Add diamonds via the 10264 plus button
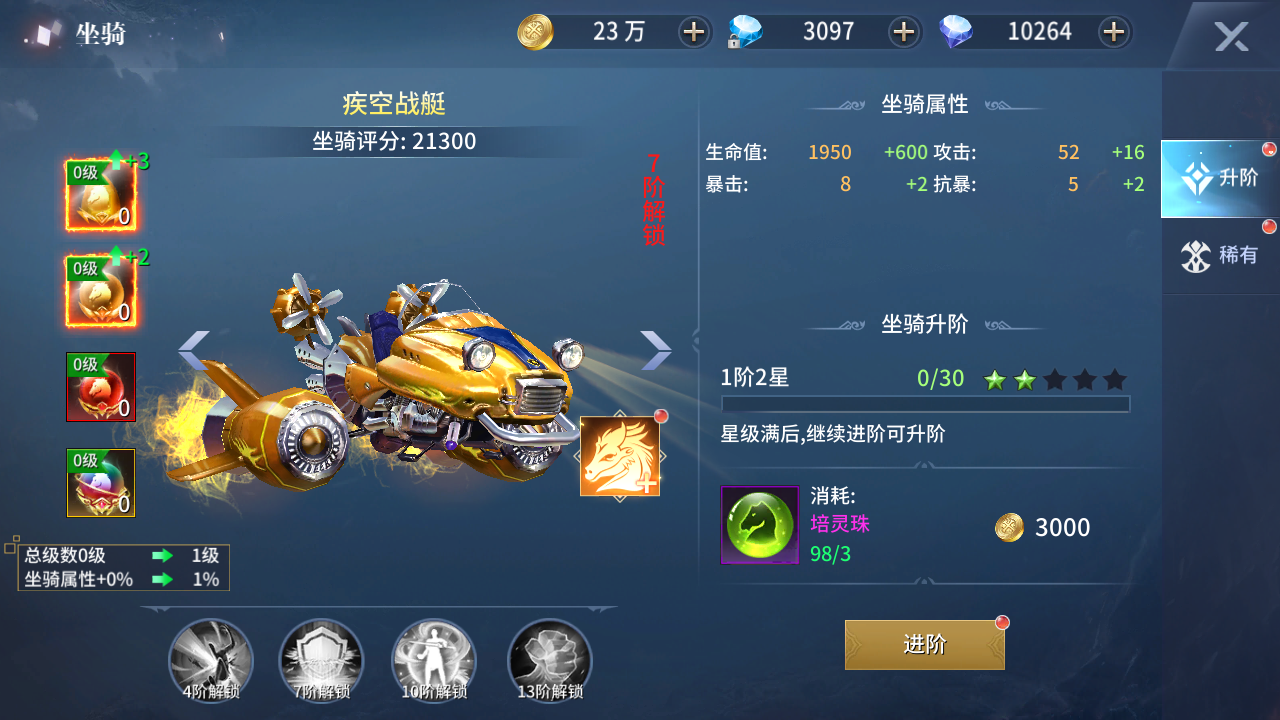Viewport: 1280px width, 720px height. (x=1113, y=32)
